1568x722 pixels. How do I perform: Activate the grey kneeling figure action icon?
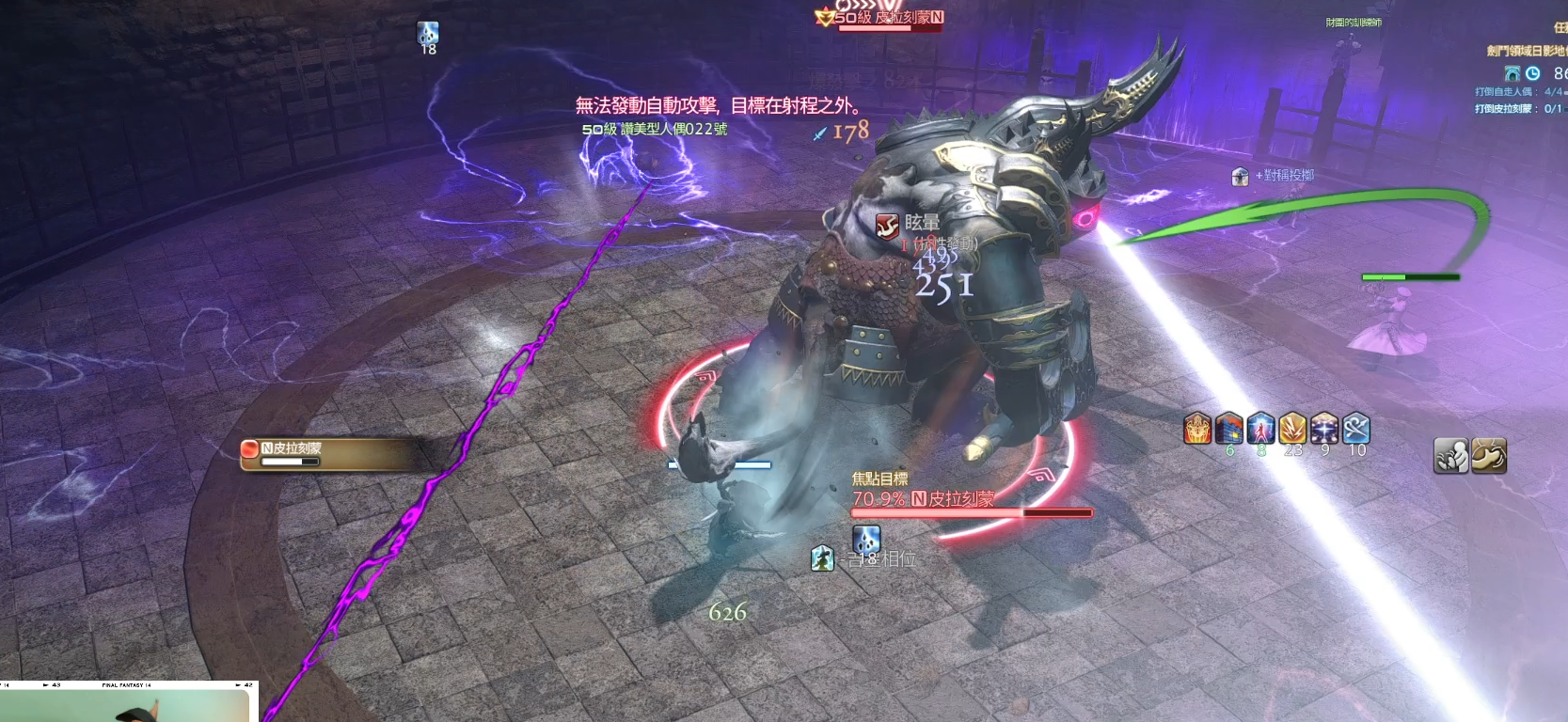(x=1450, y=456)
